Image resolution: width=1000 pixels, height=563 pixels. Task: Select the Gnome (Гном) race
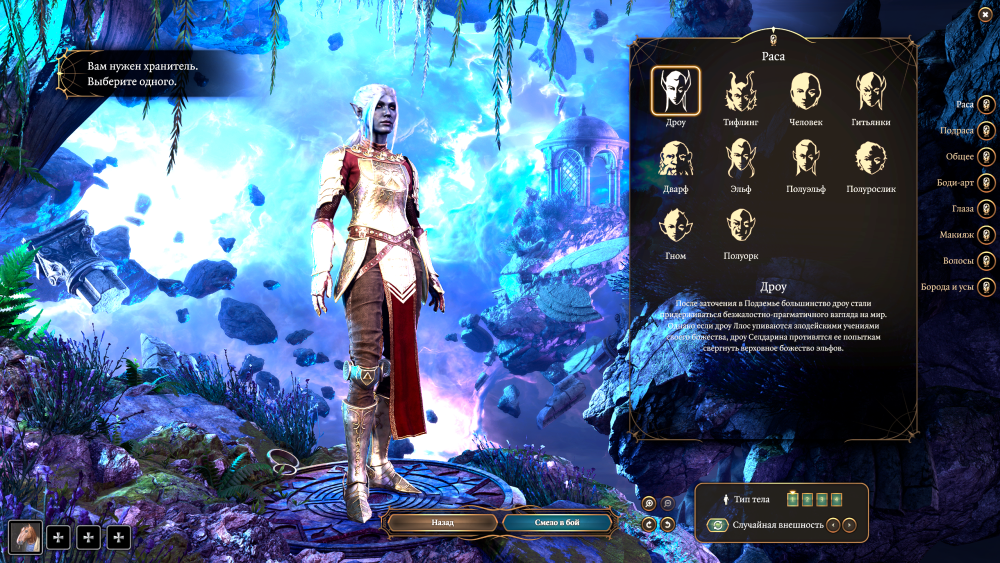[676, 225]
